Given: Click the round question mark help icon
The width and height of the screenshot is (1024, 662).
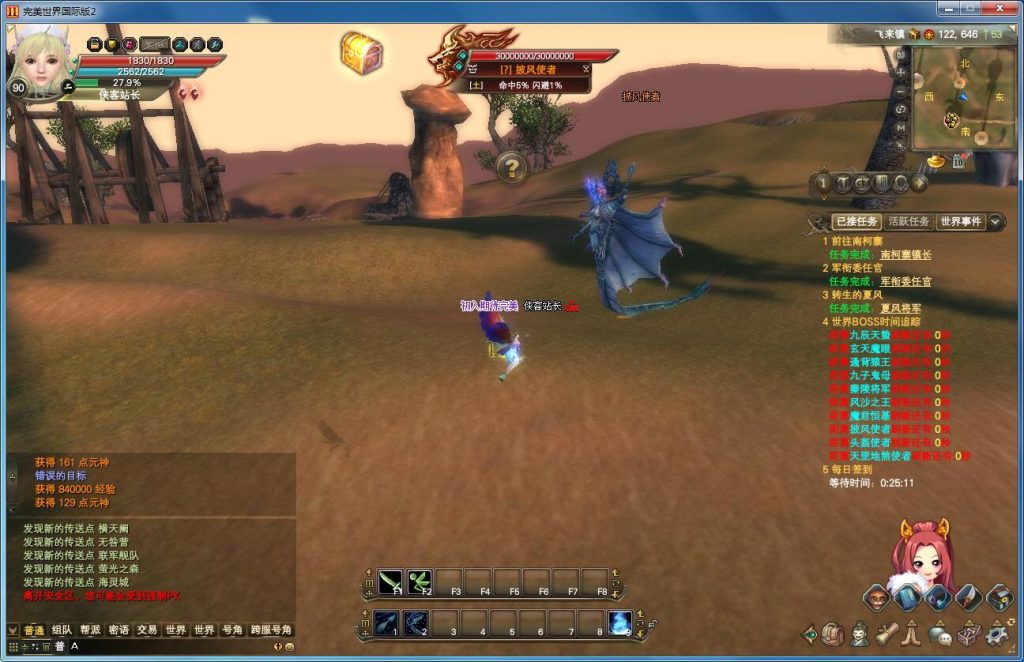Looking at the screenshot, I should [511, 167].
